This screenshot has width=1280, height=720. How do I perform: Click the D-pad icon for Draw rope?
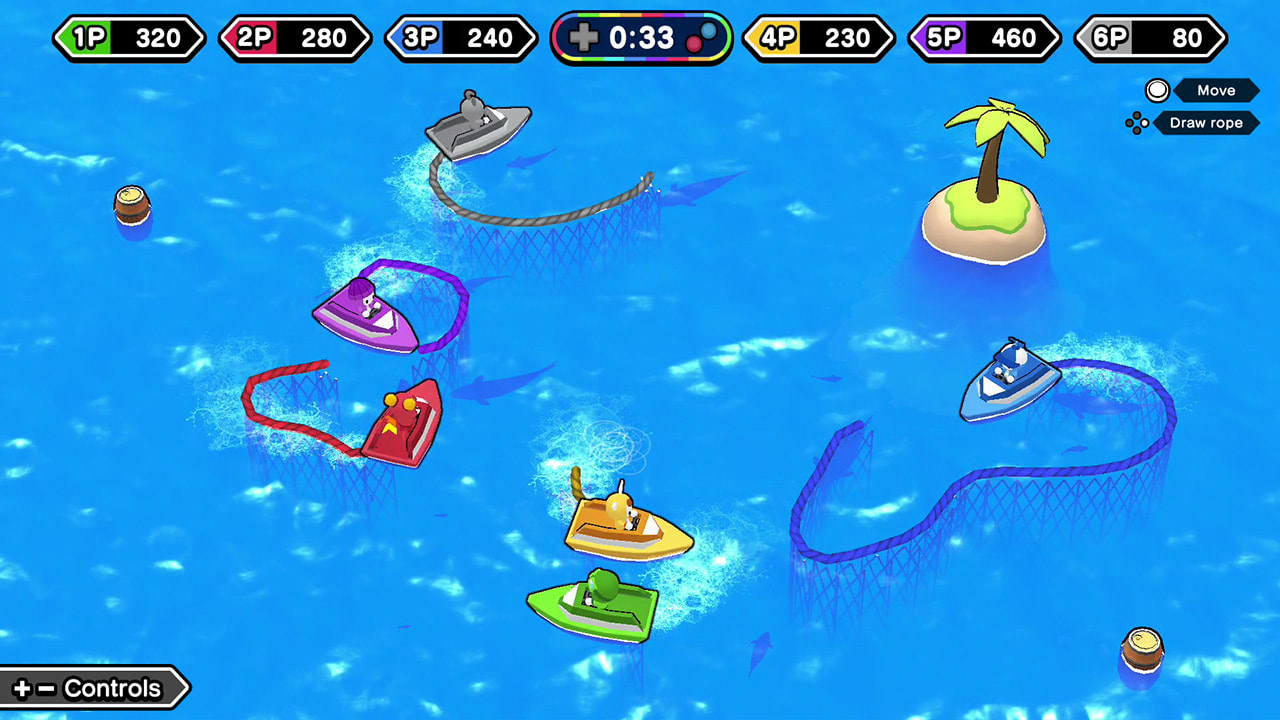point(1138,123)
